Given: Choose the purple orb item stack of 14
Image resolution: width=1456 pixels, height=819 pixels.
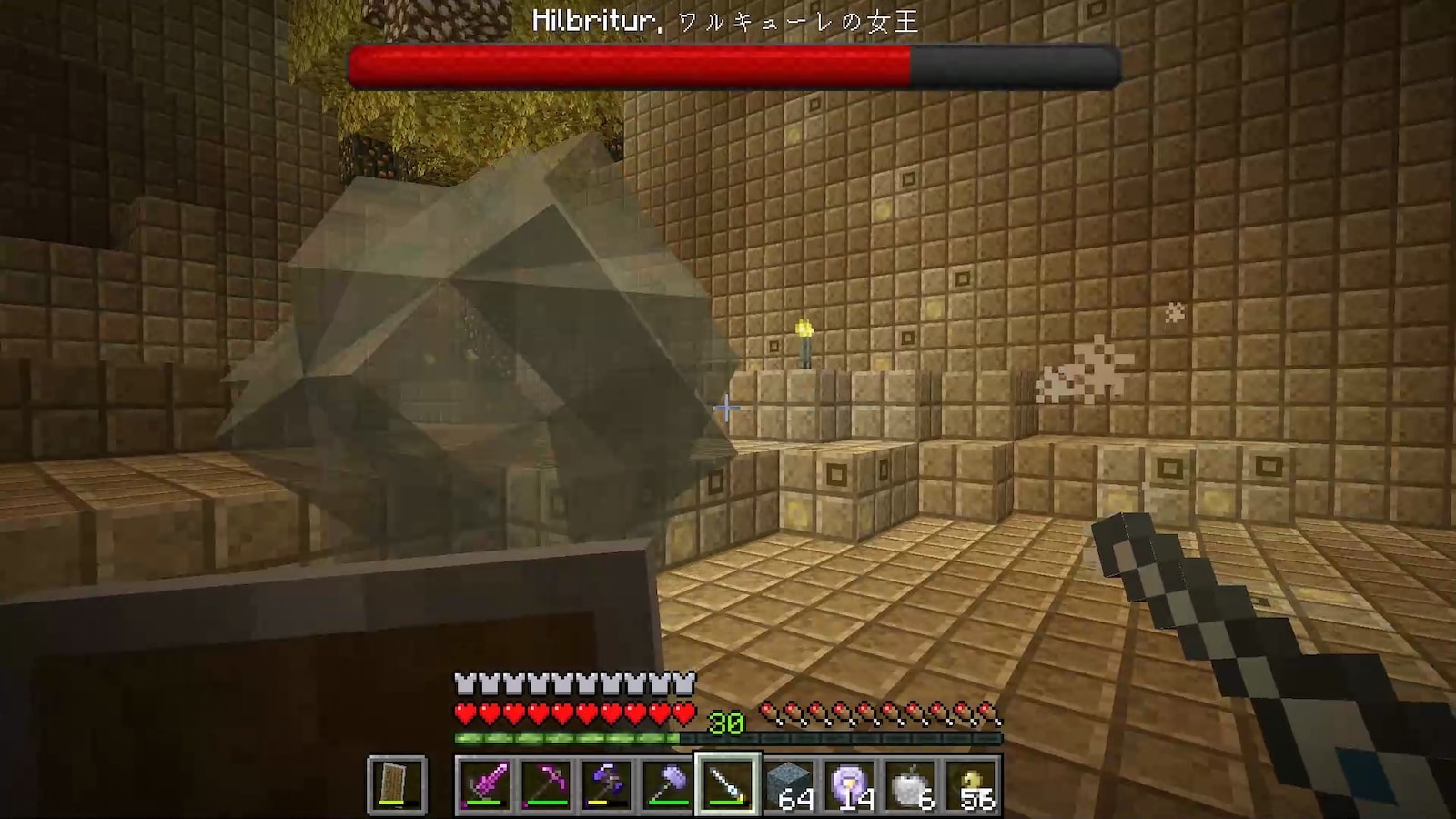Looking at the screenshot, I should pos(849,784).
